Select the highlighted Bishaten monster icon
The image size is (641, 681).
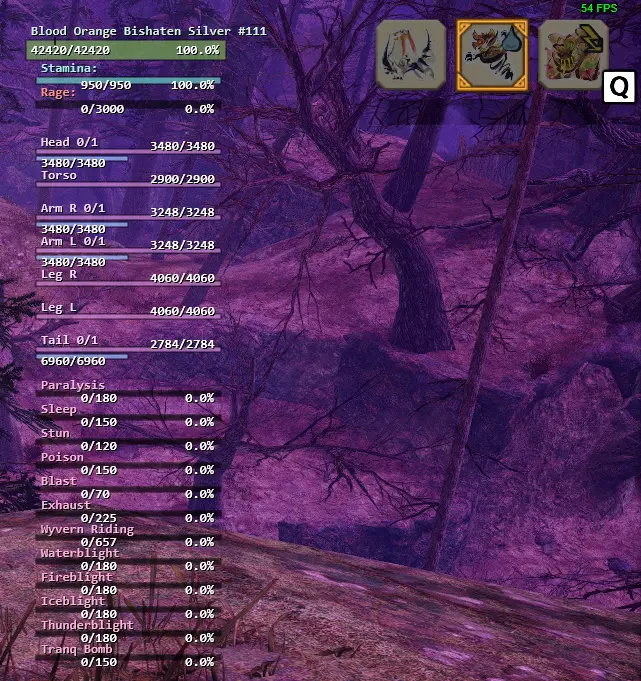[x=491, y=55]
